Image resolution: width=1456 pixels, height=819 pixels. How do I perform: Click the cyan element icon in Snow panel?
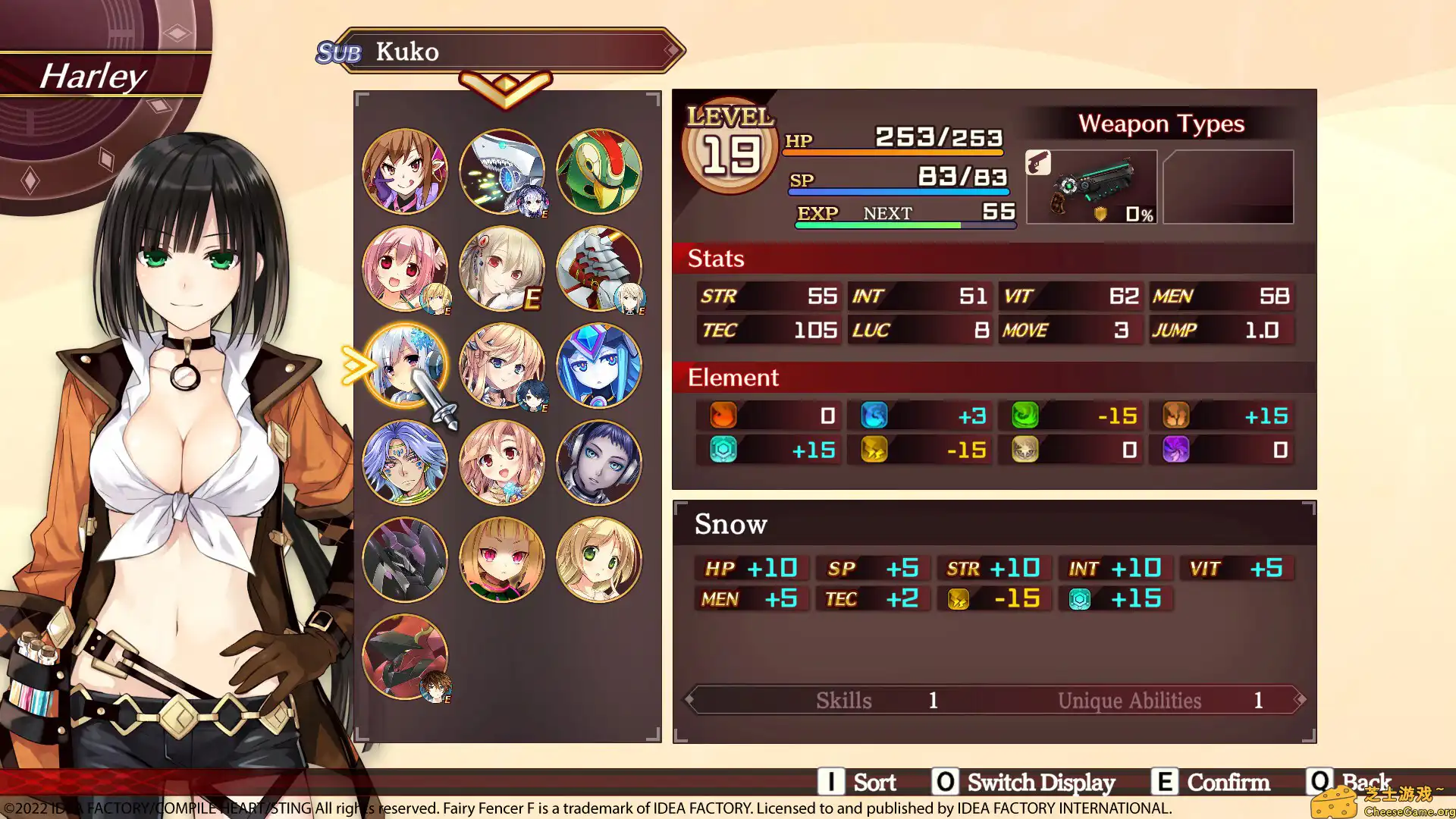click(x=1080, y=598)
